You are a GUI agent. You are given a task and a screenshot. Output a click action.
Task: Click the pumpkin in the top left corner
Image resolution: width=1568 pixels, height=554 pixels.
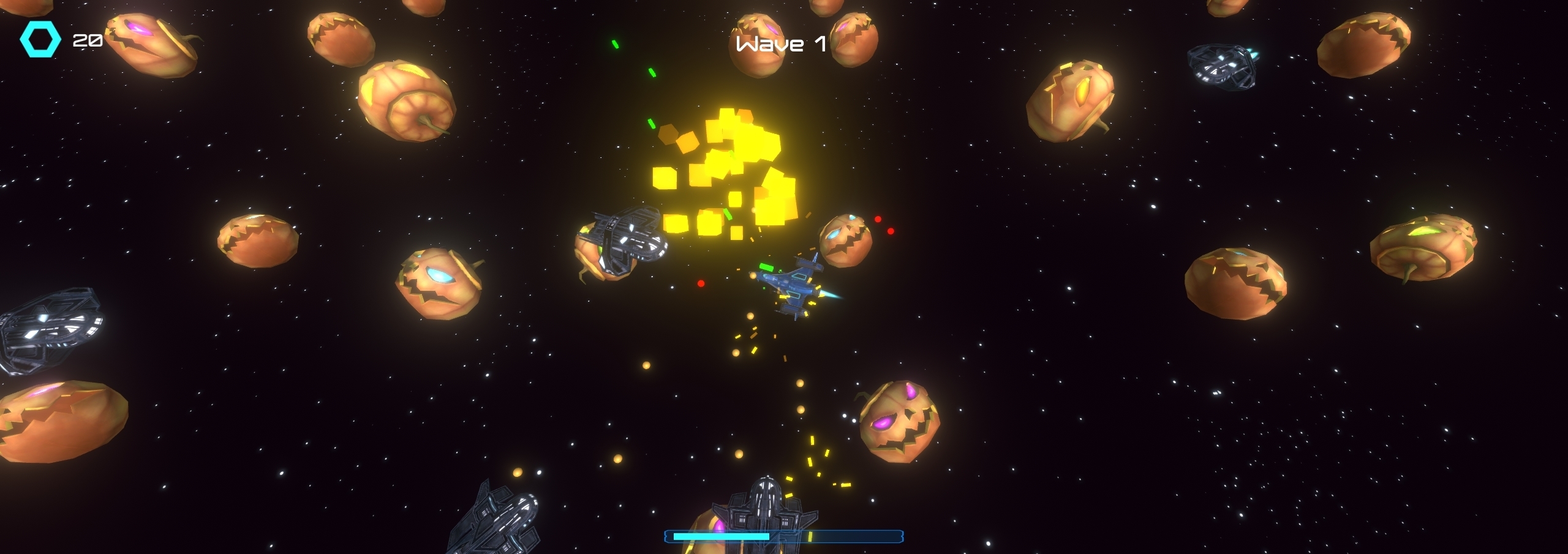click(x=147, y=46)
